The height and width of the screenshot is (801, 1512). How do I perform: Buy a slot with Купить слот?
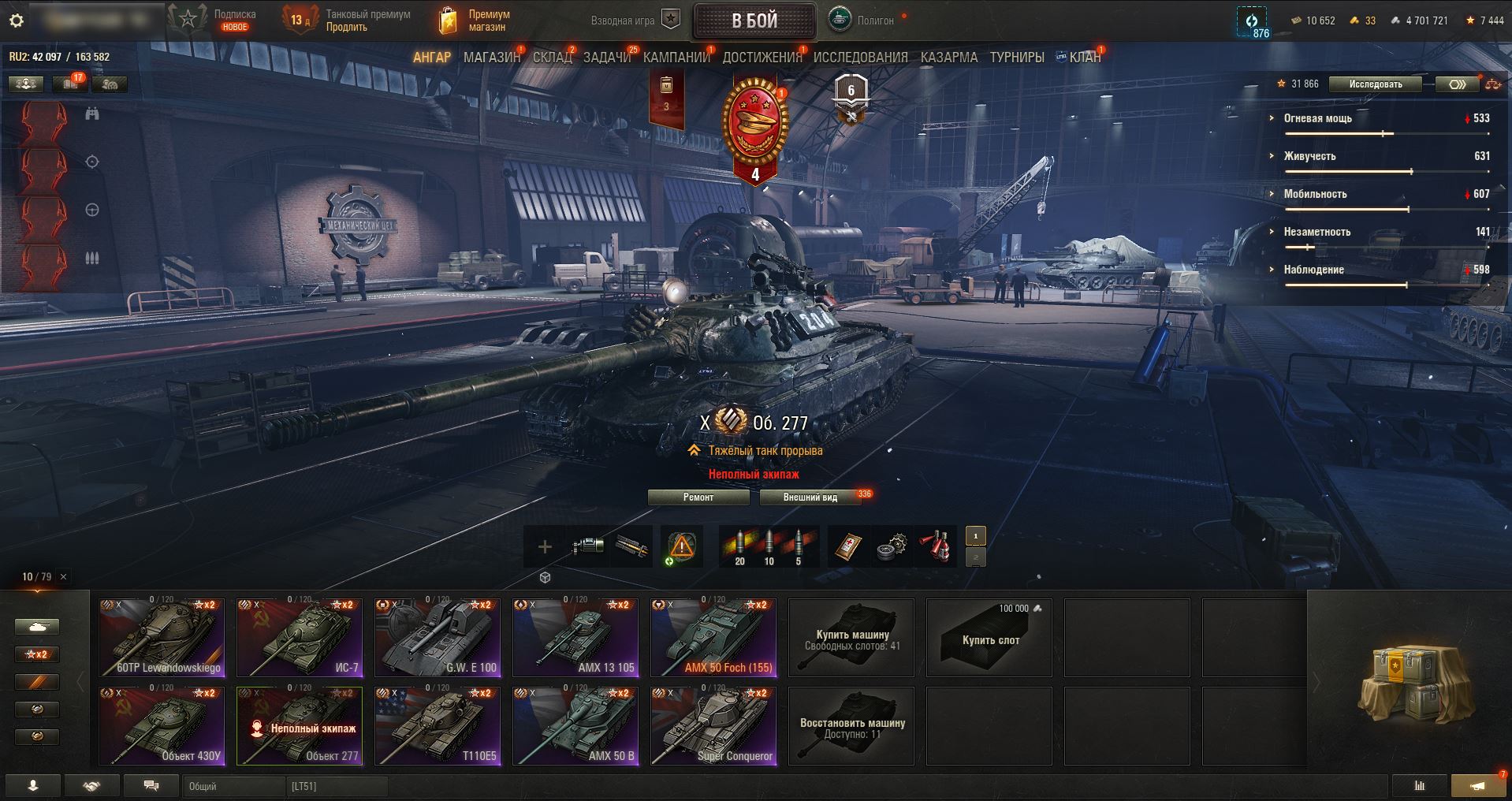989,638
